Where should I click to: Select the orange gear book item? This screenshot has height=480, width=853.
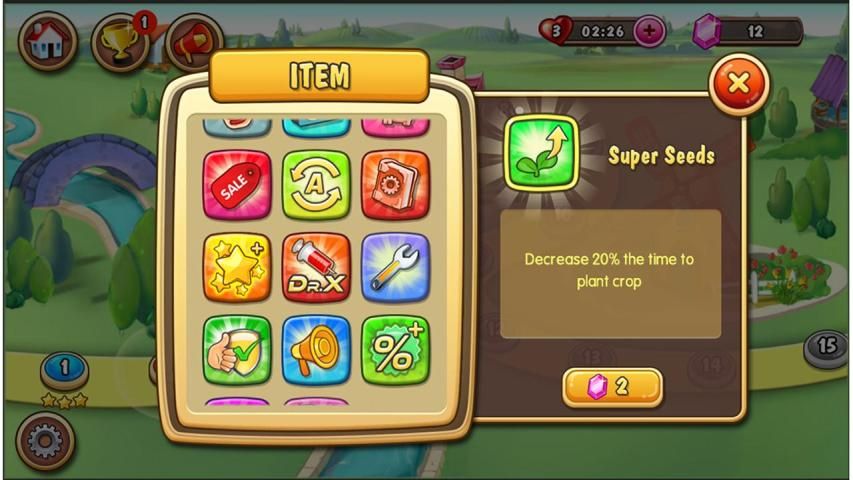[395, 184]
